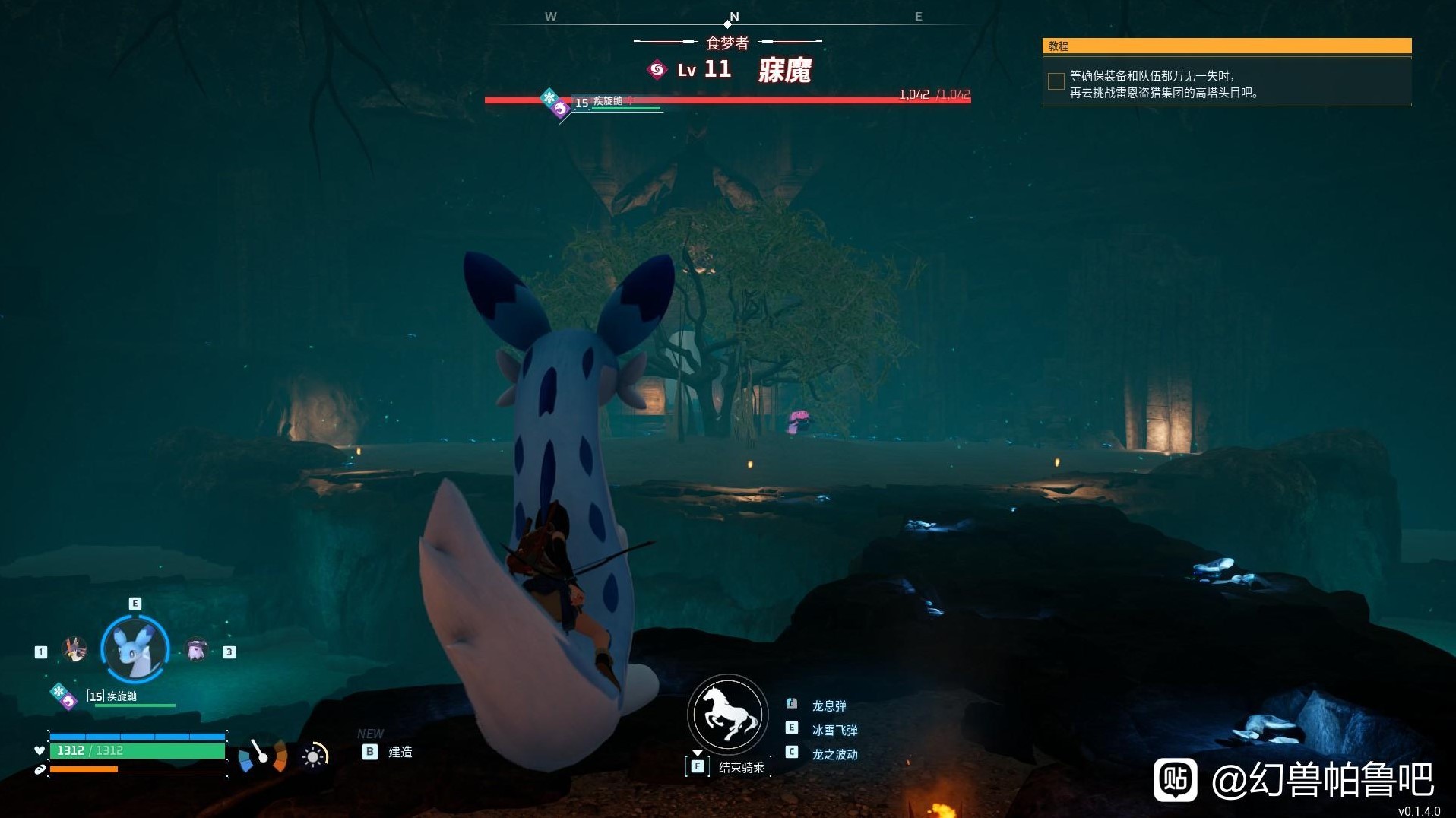Switch to the bird pal in slot 1
Screen dimensions: 1456x818
(74, 649)
